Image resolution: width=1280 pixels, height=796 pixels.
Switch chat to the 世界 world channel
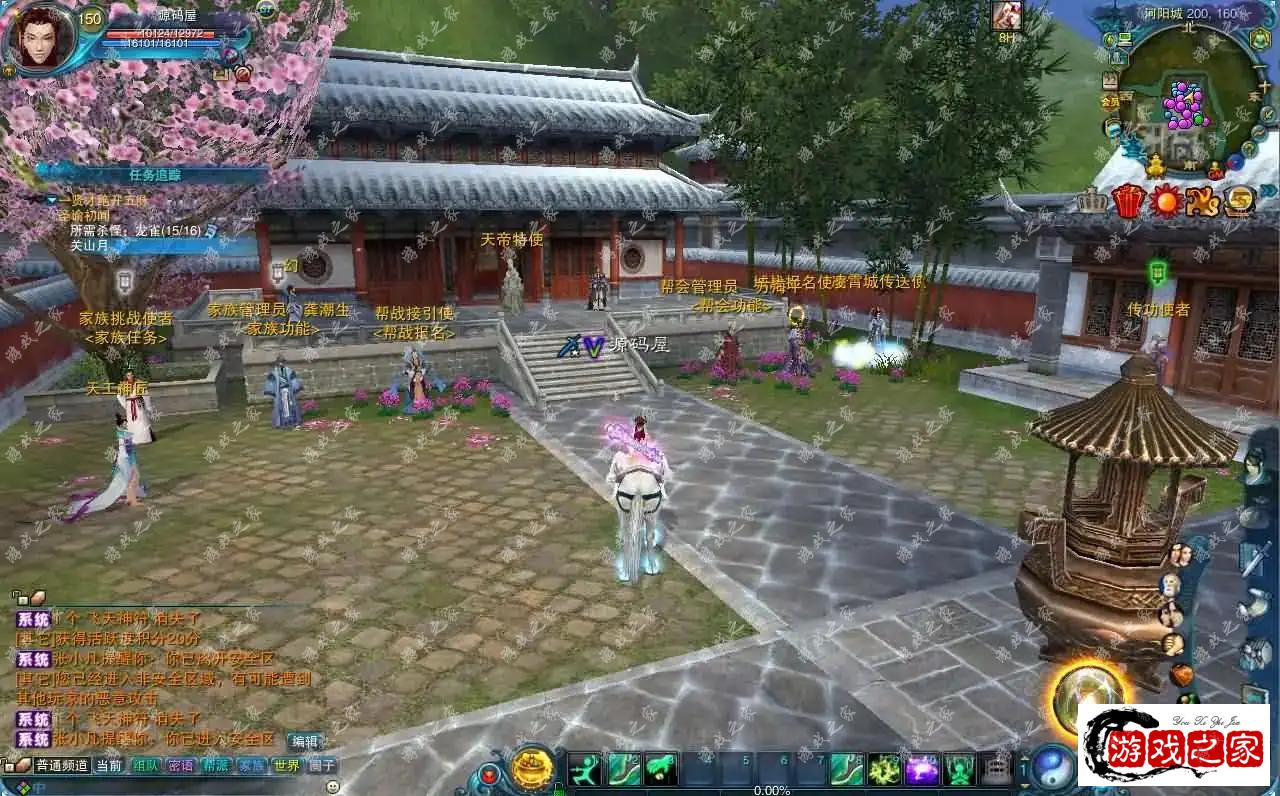coord(287,766)
